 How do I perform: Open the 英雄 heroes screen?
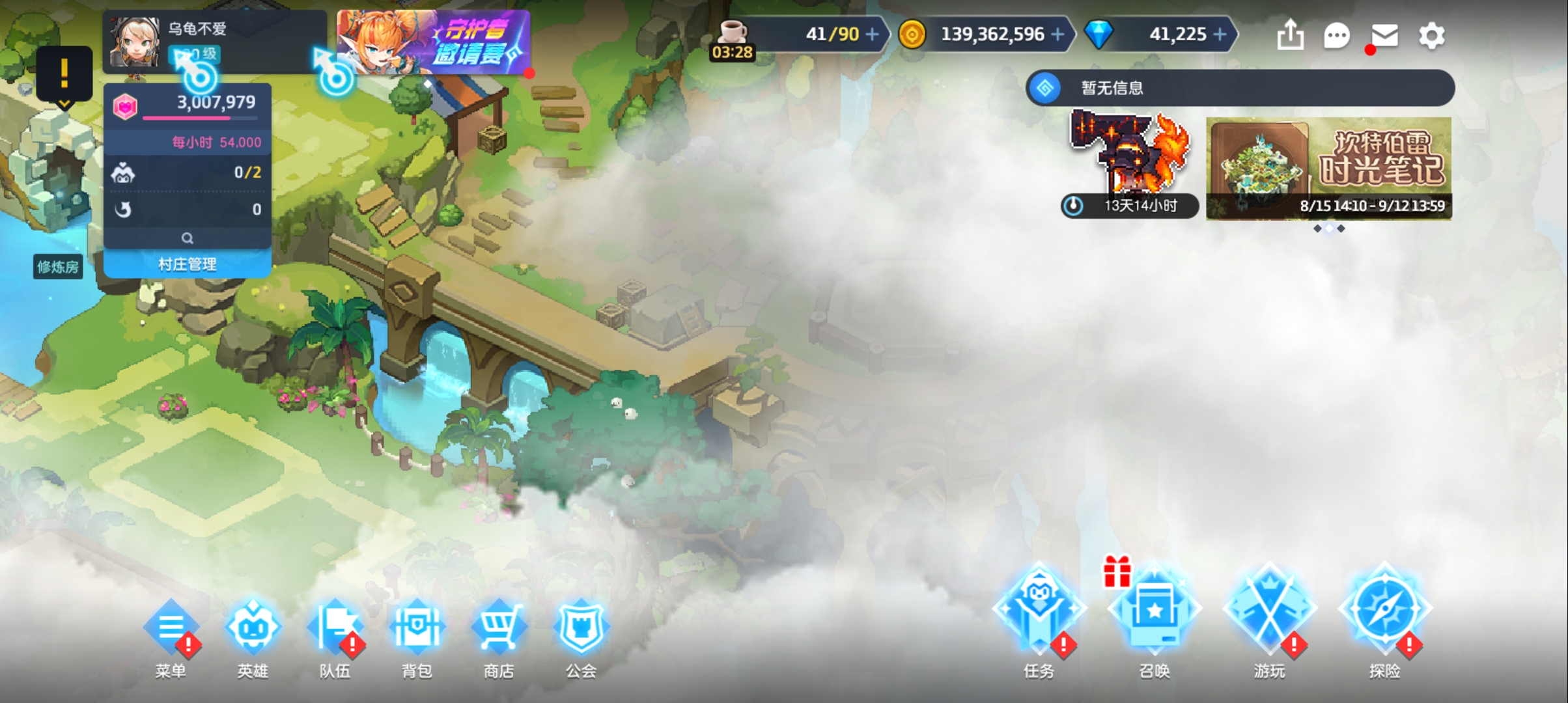click(x=253, y=629)
